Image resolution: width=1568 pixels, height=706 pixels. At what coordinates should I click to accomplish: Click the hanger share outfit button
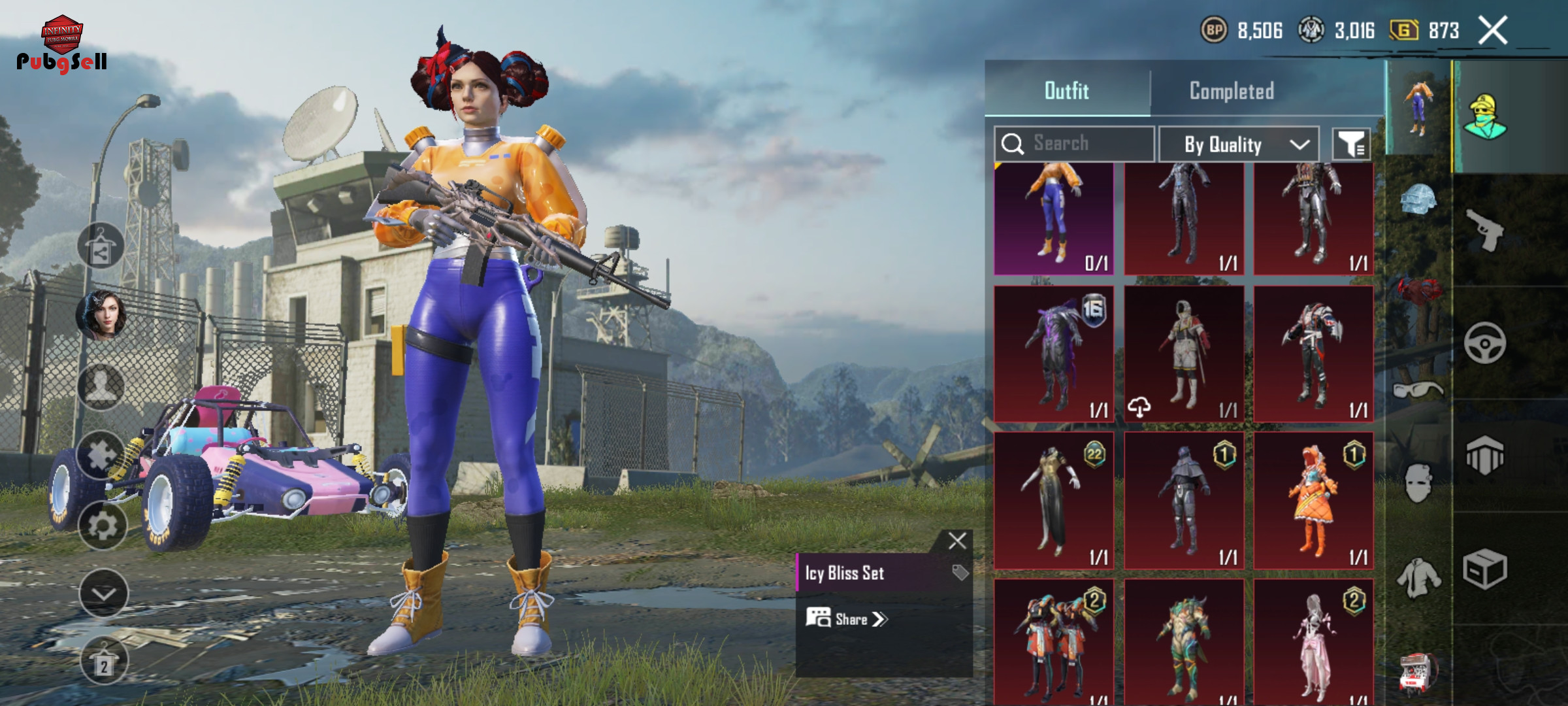(101, 246)
